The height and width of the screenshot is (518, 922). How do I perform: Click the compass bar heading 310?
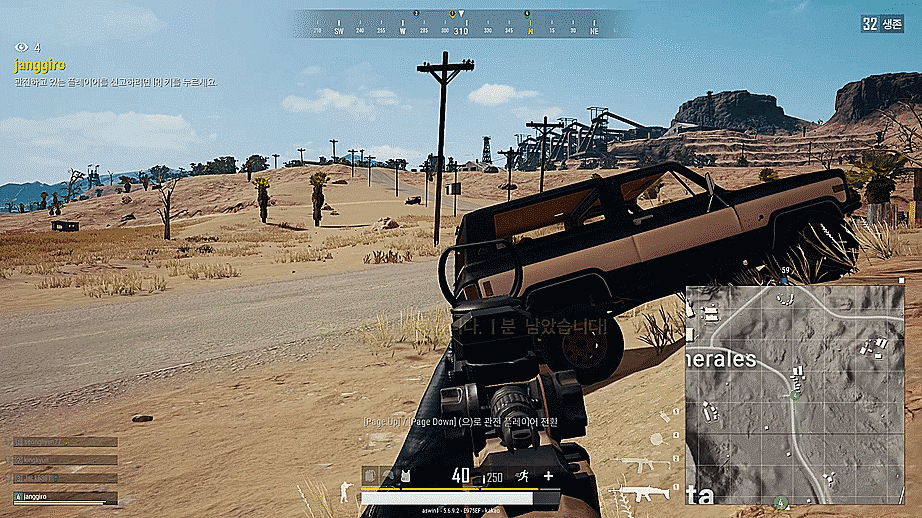[x=461, y=31]
